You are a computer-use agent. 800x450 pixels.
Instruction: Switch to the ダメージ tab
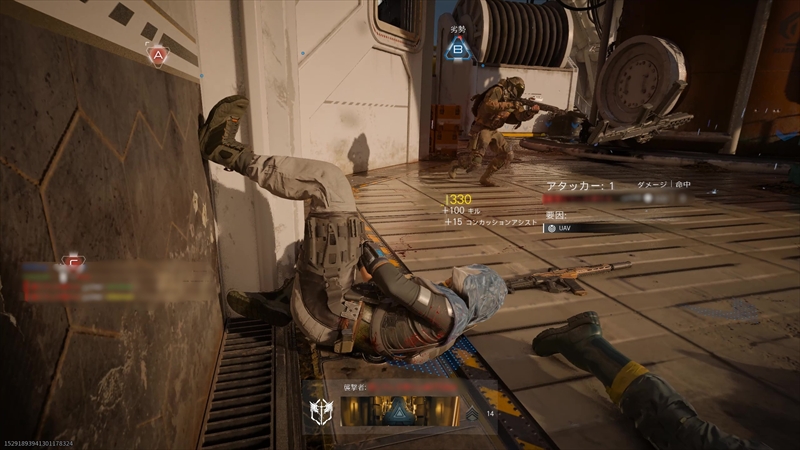pos(652,185)
